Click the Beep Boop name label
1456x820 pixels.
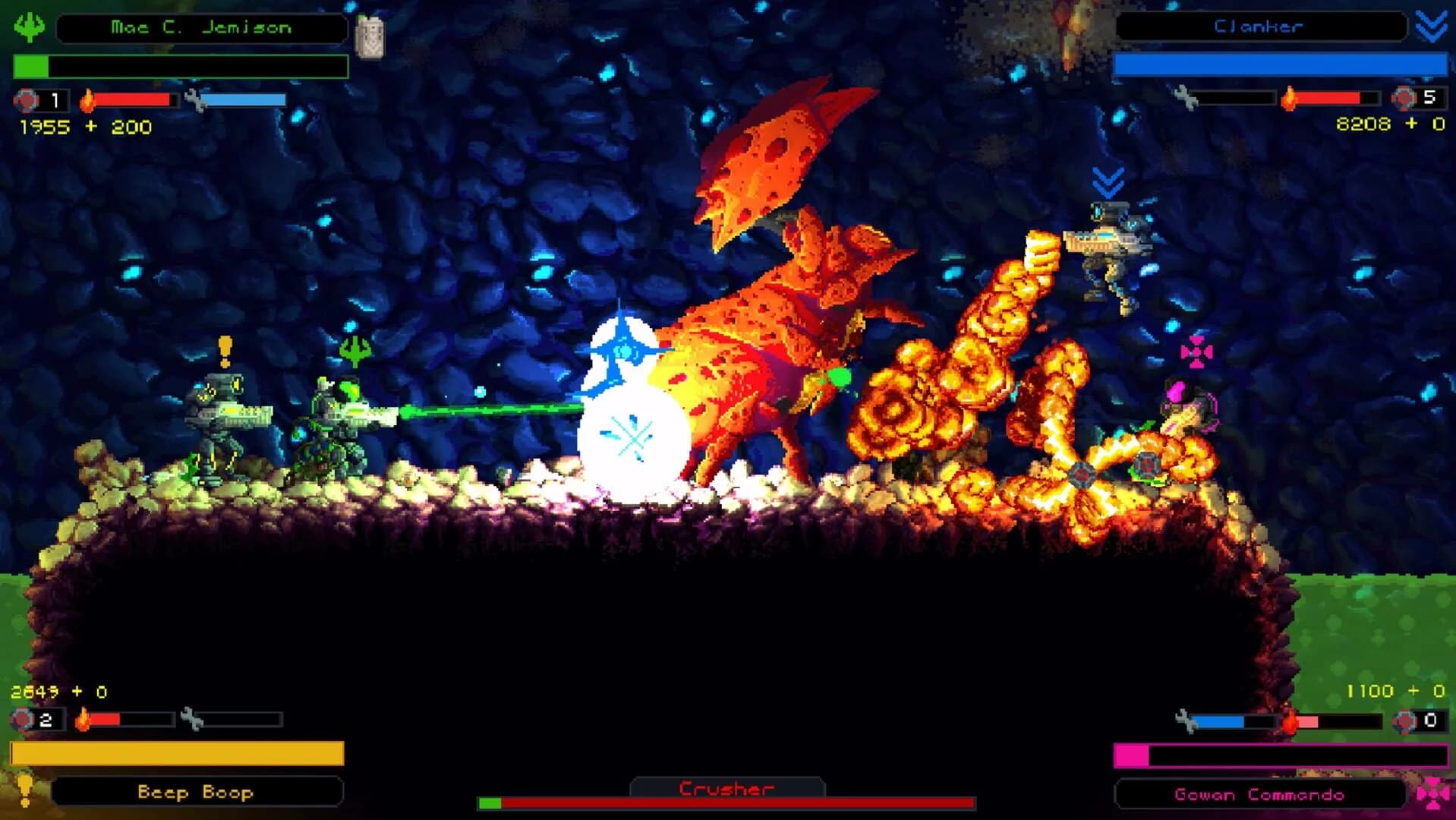click(x=196, y=793)
